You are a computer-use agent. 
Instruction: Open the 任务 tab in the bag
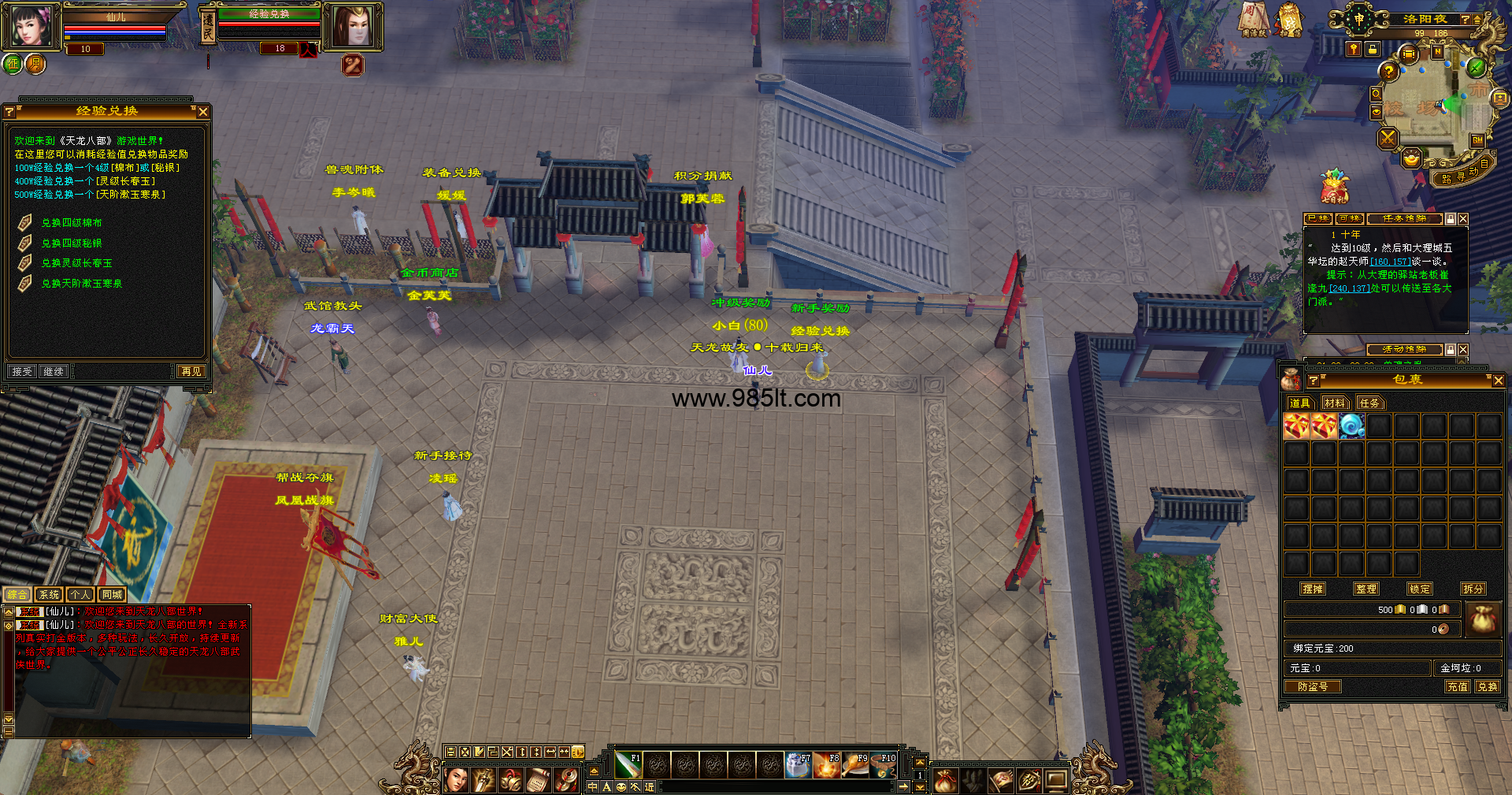pyautogui.click(x=1369, y=403)
